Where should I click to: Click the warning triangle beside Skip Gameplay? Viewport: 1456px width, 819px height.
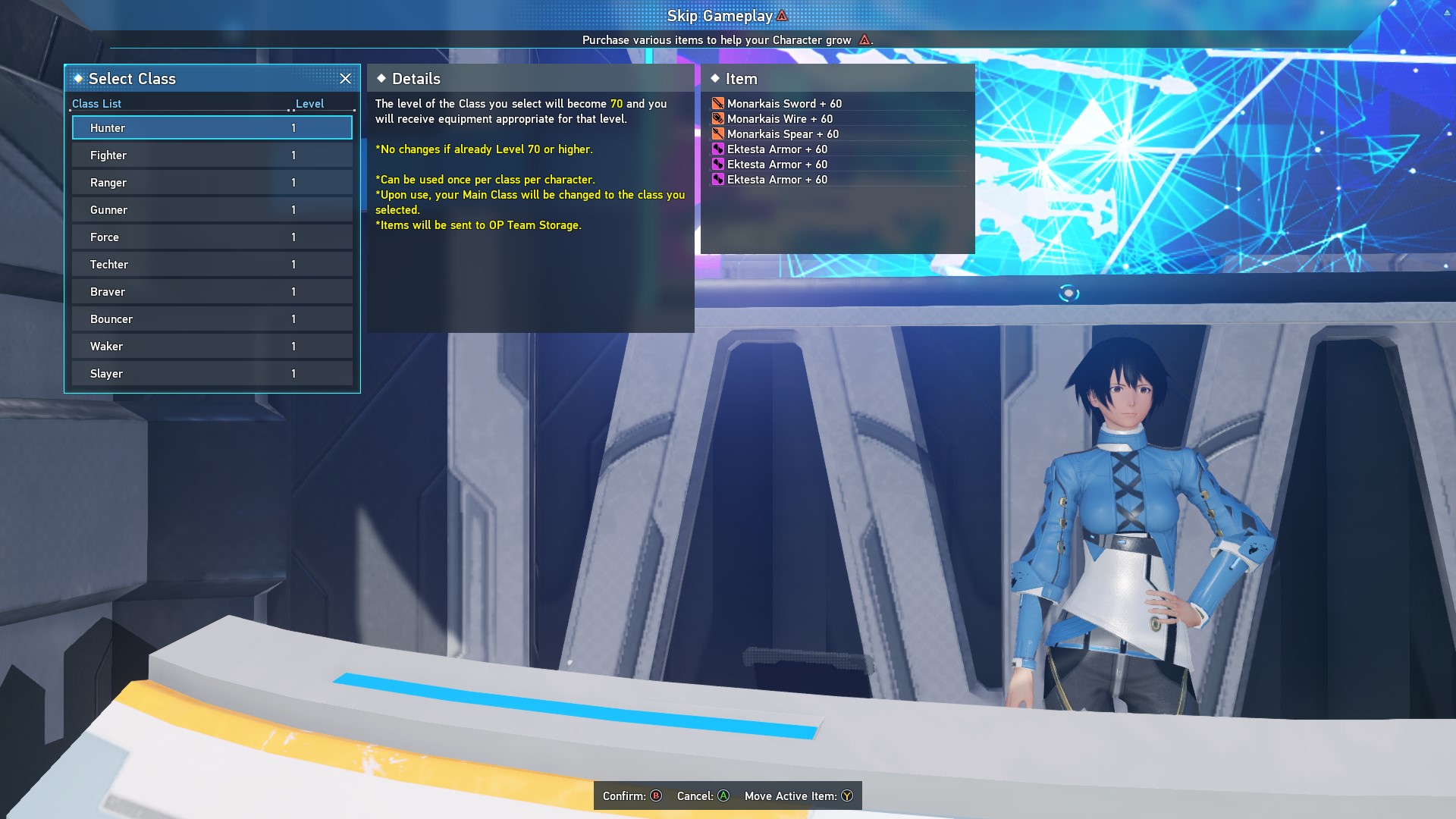tap(781, 14)
